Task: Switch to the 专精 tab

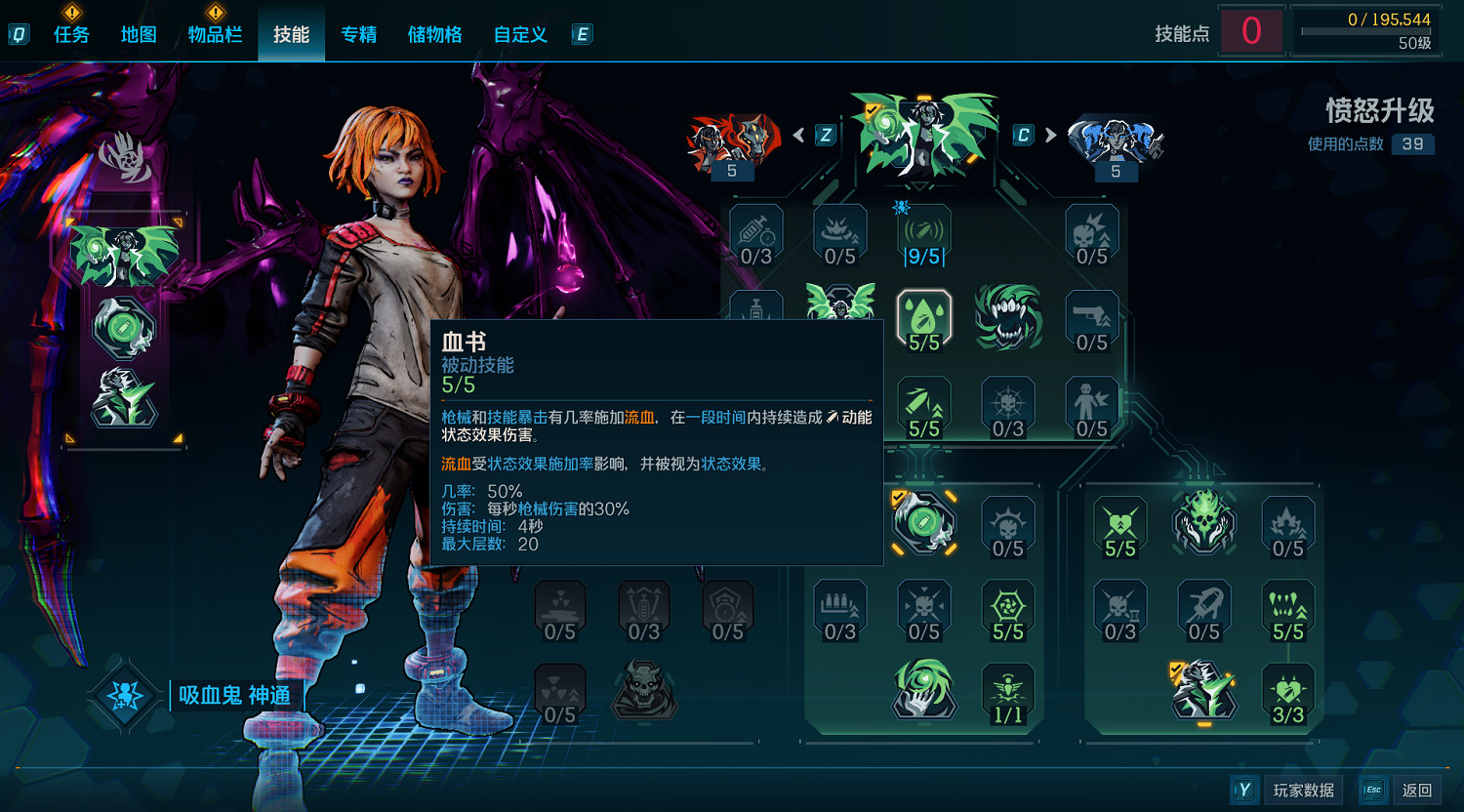Action: pyautogui.click(x=358, y=34)
